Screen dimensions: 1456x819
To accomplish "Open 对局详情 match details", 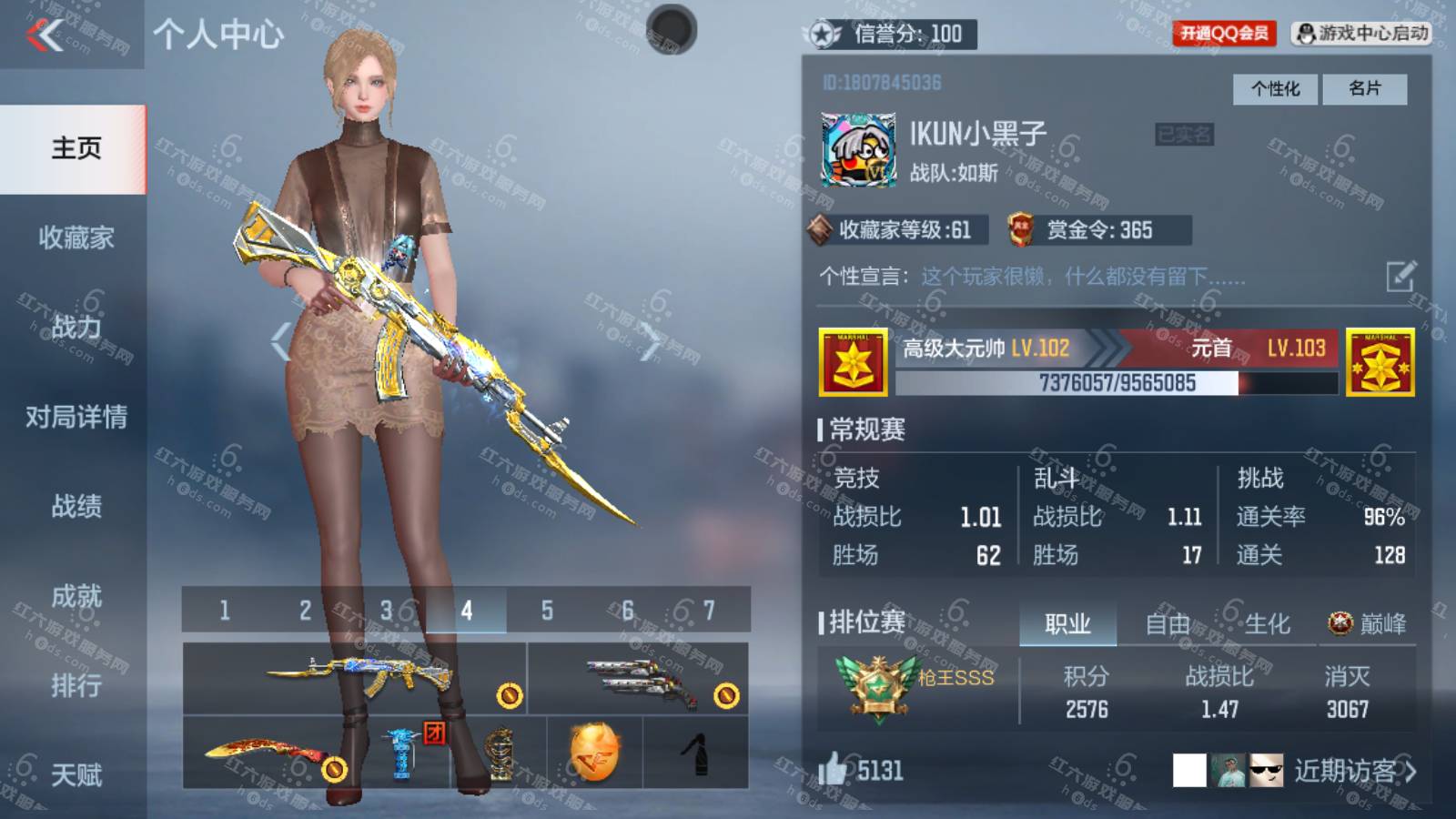I will [x=76, y=417].
